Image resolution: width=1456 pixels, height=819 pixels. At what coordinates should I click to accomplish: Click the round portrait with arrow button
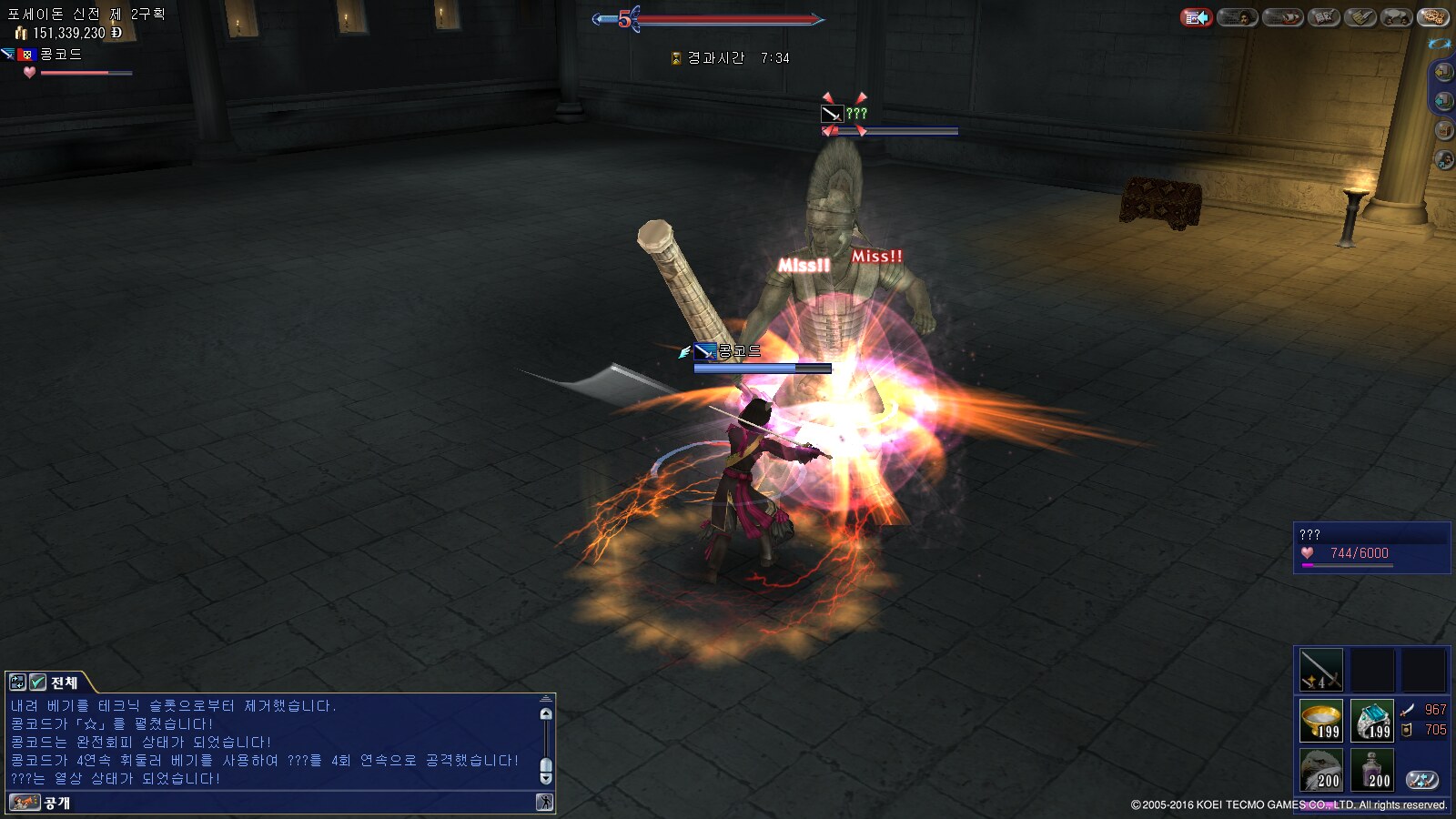pos(1443,160)
